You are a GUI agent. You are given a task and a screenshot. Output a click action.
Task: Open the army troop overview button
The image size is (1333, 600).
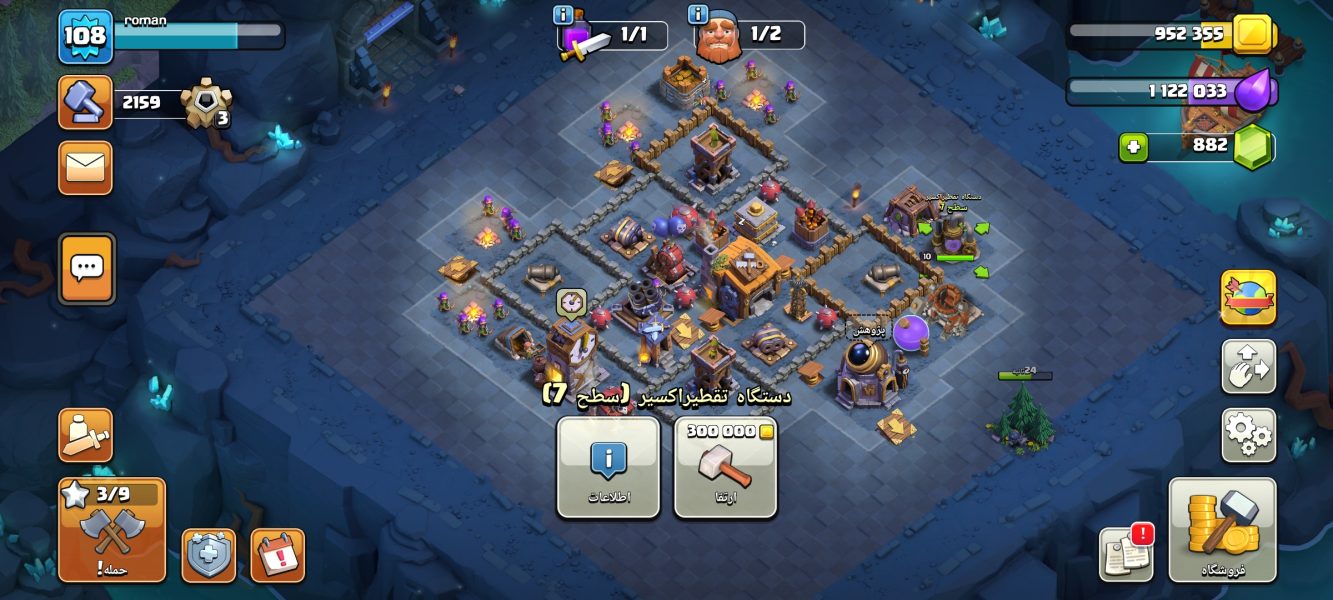pyautogui.click(x=85, y=435)
